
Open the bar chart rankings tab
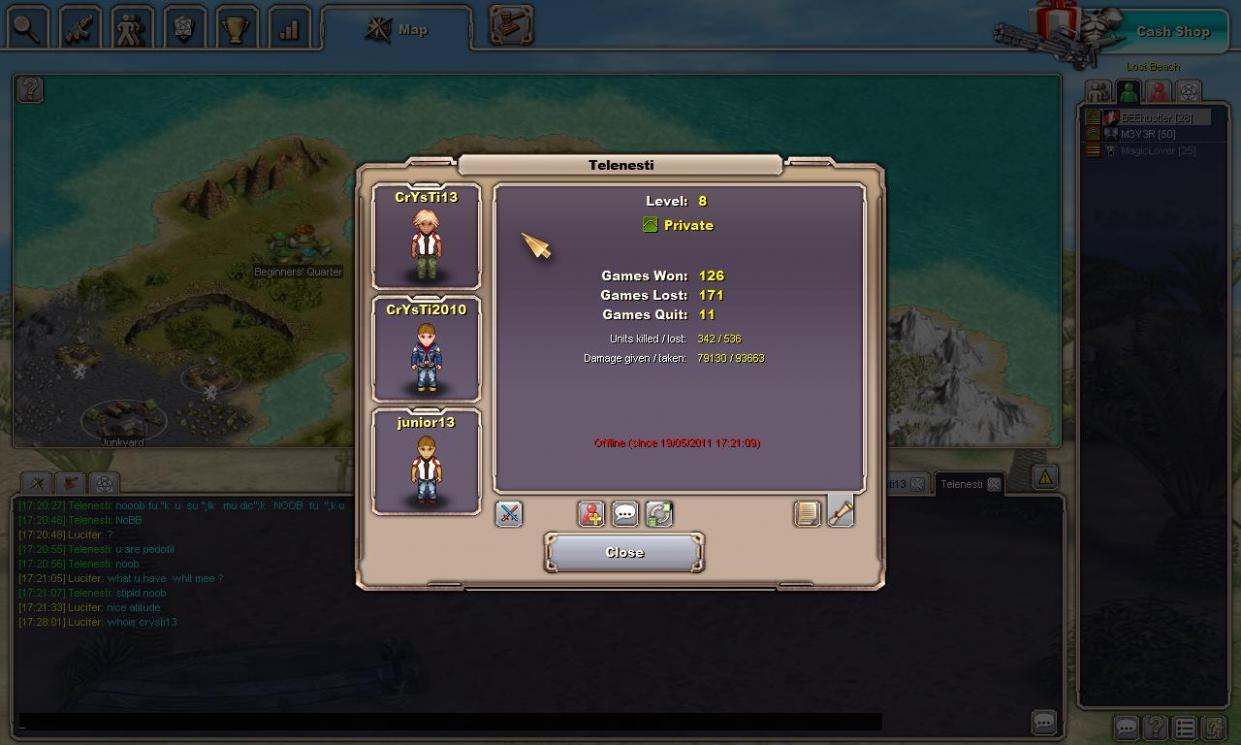pyautogui.click(x=288, y=29)
